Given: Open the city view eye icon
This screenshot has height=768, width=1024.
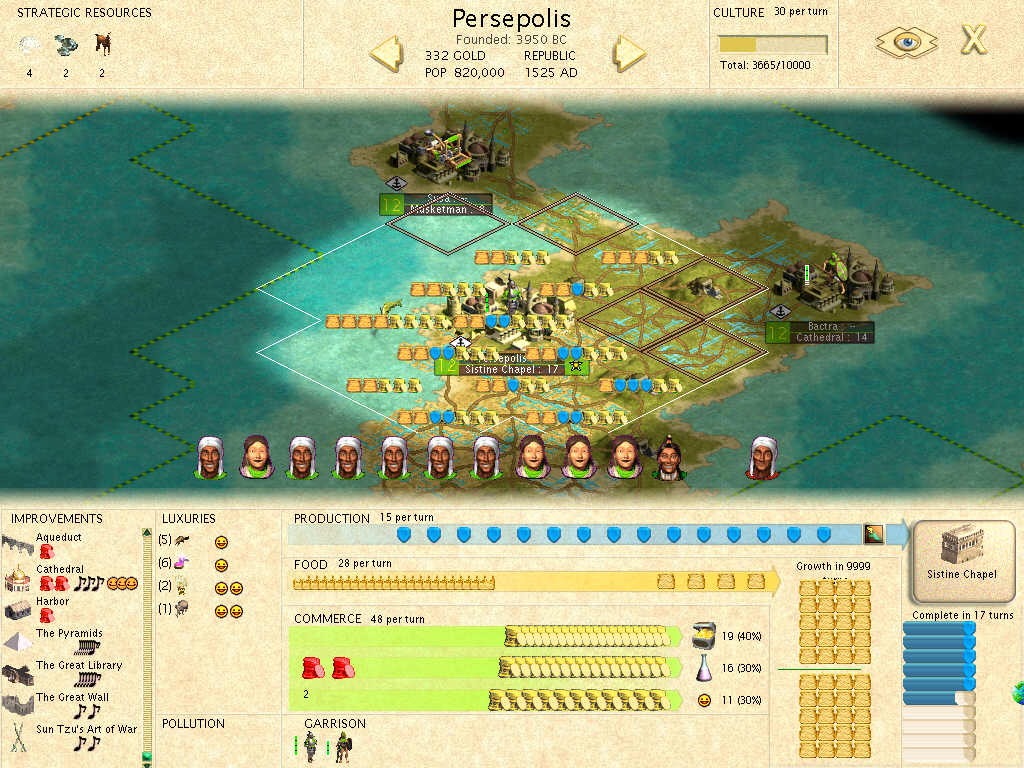Looking at the screenshot, I should point(906,42).
